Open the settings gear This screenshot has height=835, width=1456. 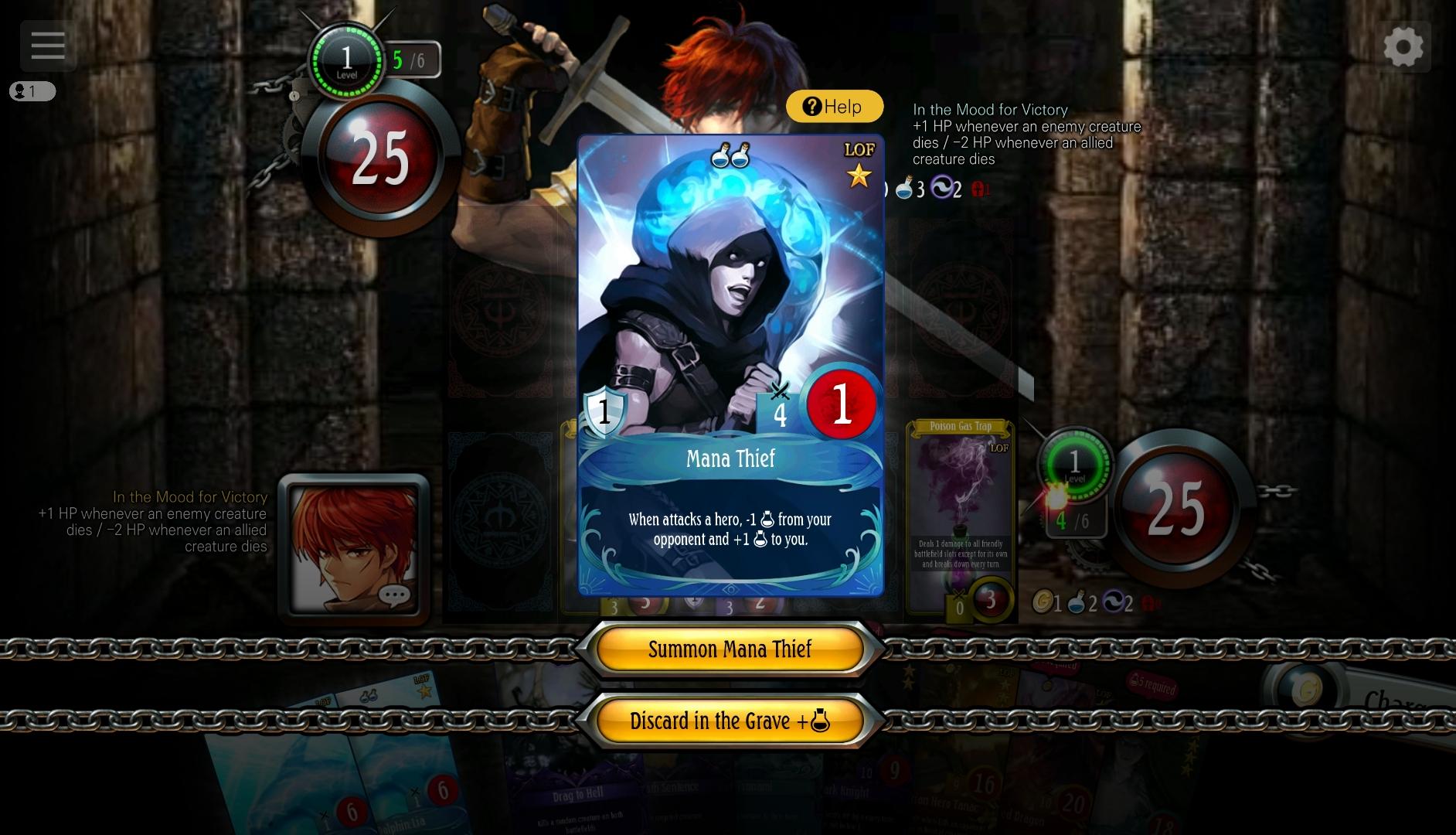point(1405,46)
